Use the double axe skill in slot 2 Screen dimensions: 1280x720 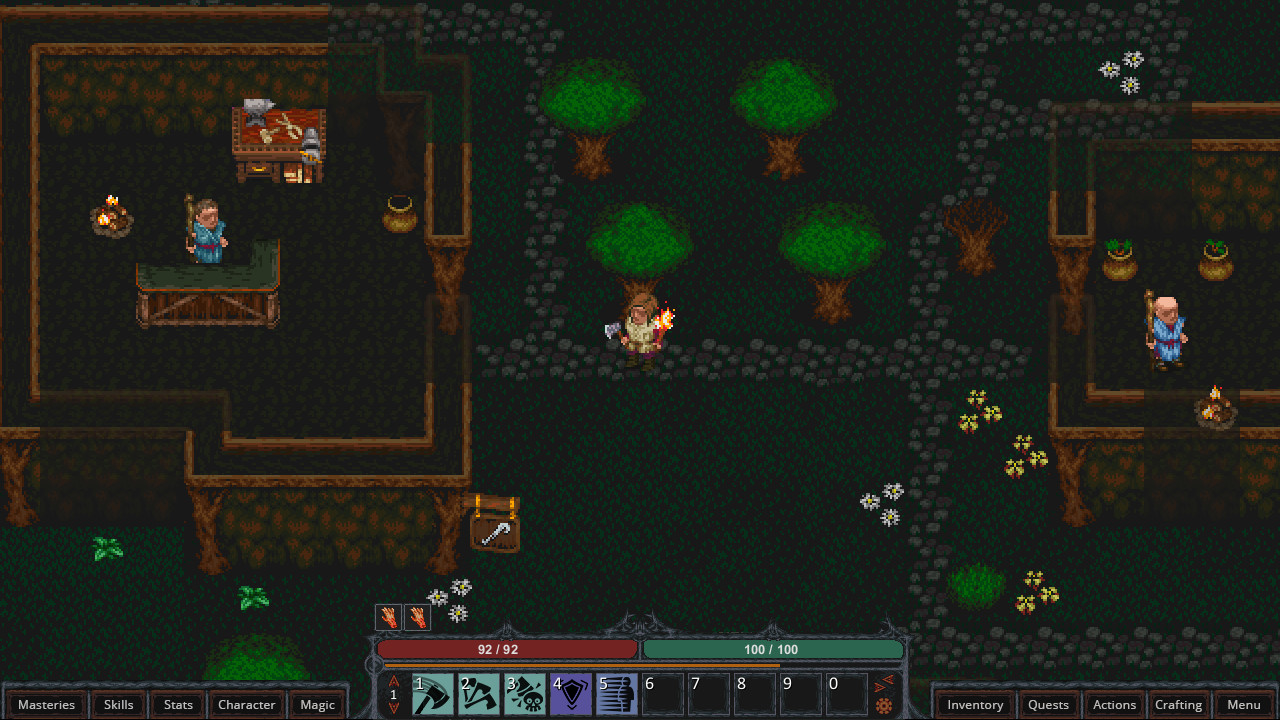(x=479, y=694)
